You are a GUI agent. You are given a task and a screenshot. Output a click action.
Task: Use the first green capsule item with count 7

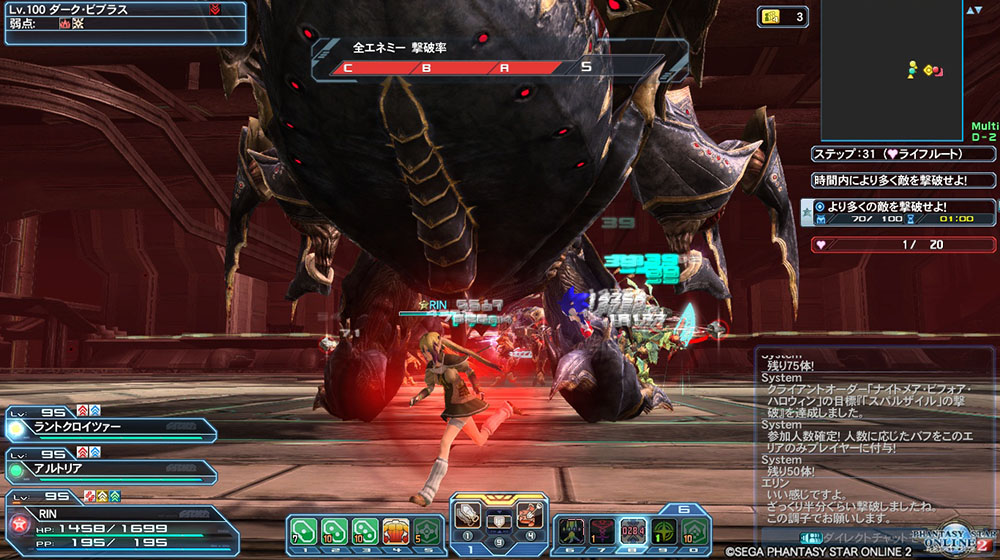[304, 530]
